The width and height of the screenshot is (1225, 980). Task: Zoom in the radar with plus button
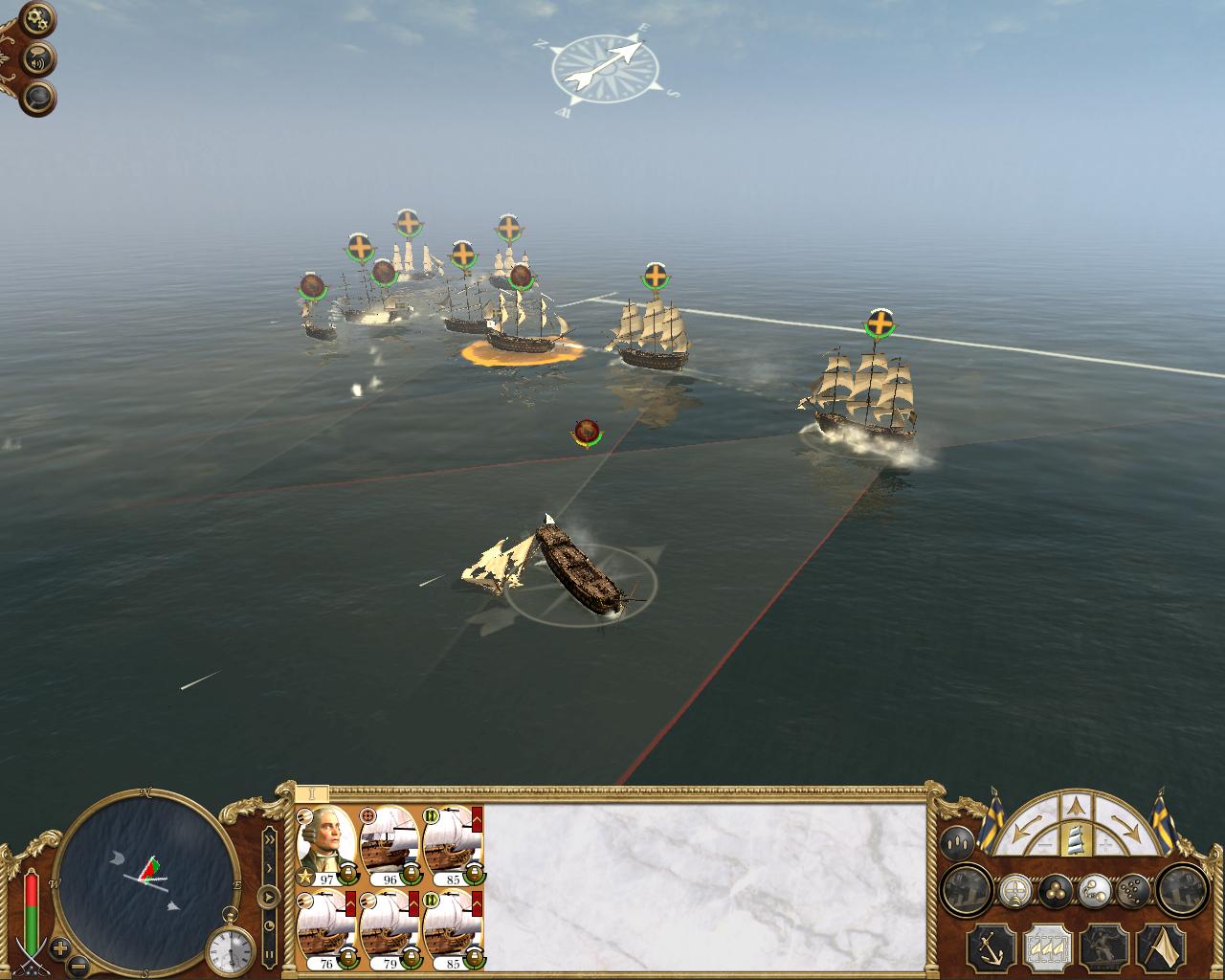(x=61, y=949)
